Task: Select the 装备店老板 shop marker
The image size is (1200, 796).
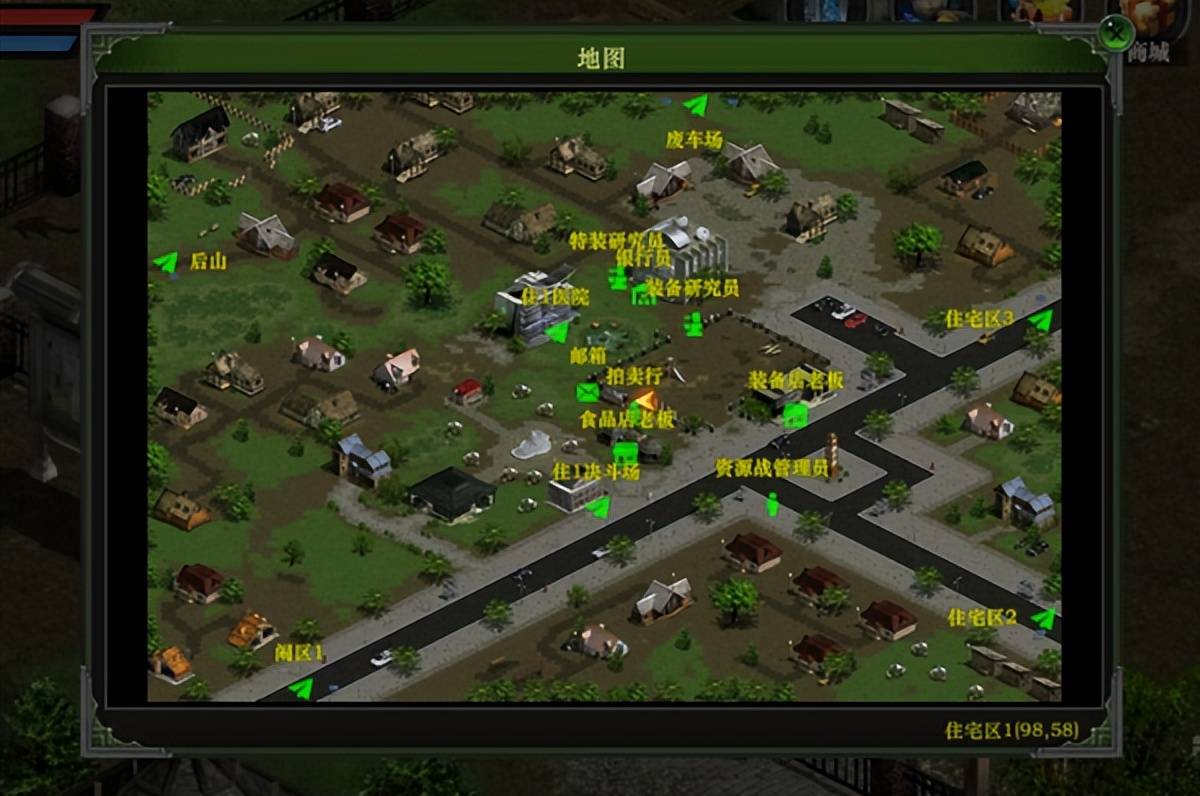Action: [795, 415]
